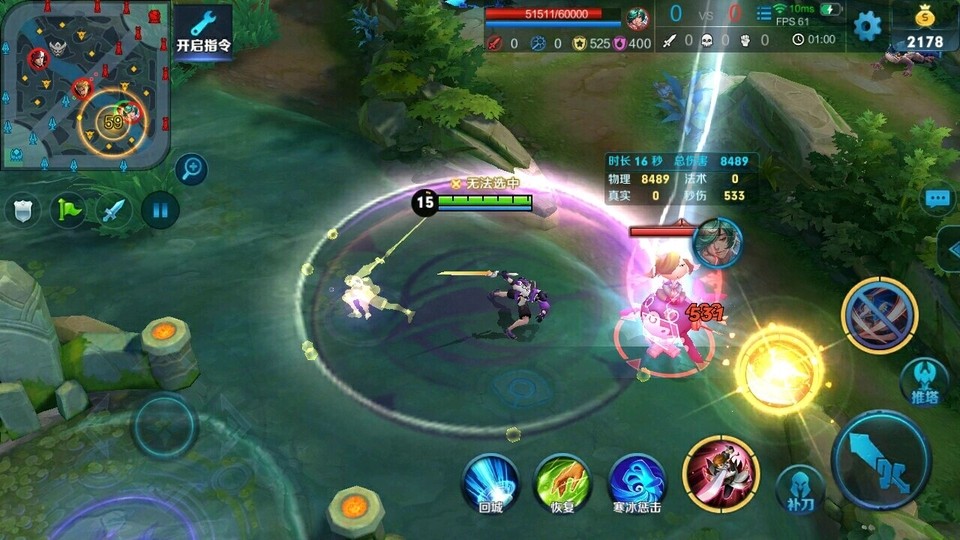This screenshot has width=960, height=540.
Task: Send the green flag rally signal
Action: (68, 211)
